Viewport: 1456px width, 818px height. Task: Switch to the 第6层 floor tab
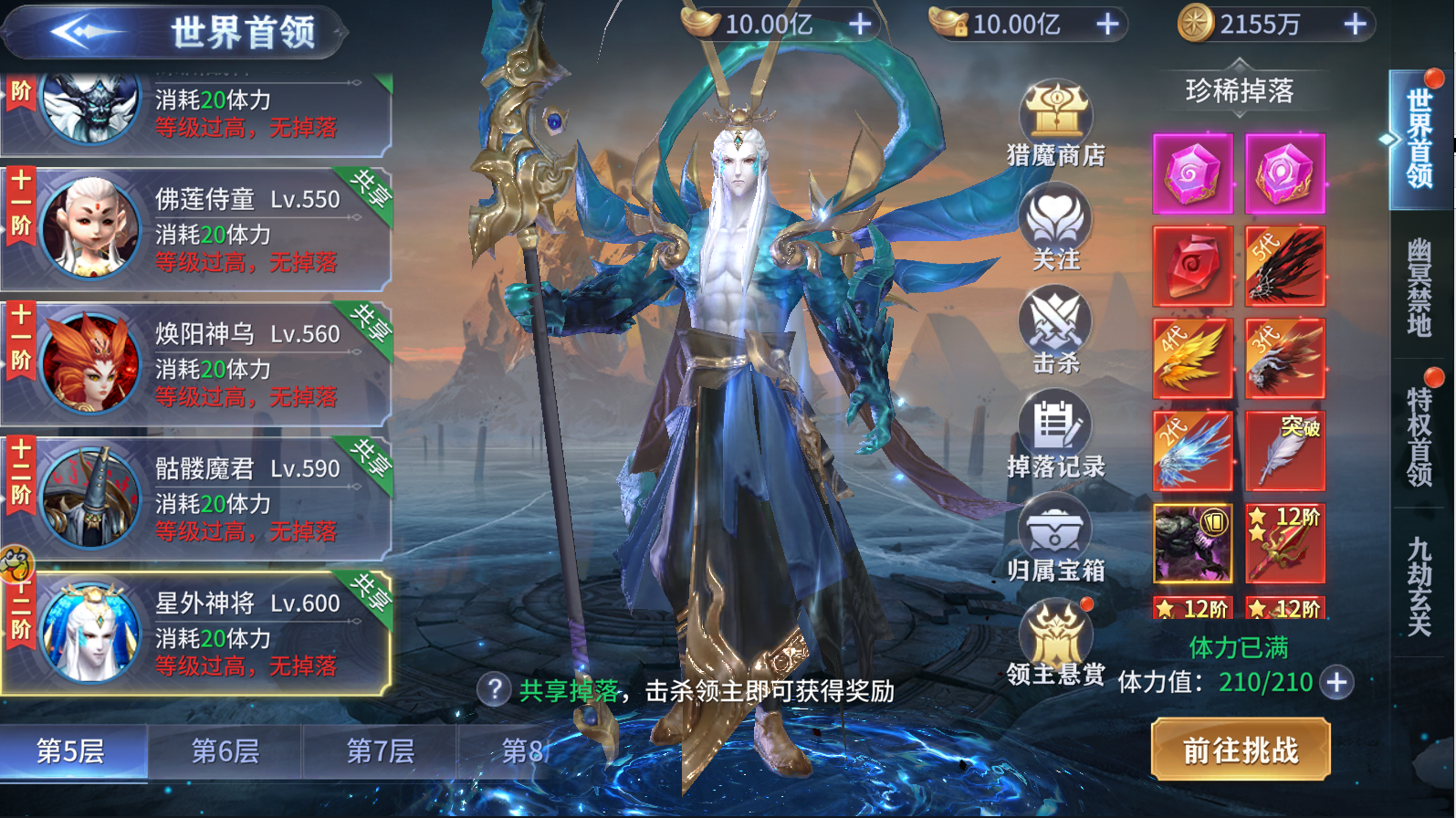tap(225, 752)
